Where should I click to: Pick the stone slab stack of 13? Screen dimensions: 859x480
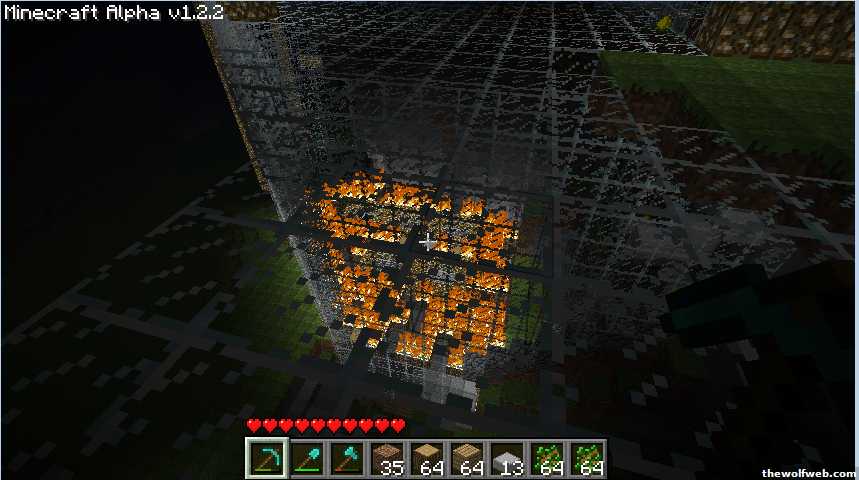pos(508,460)
